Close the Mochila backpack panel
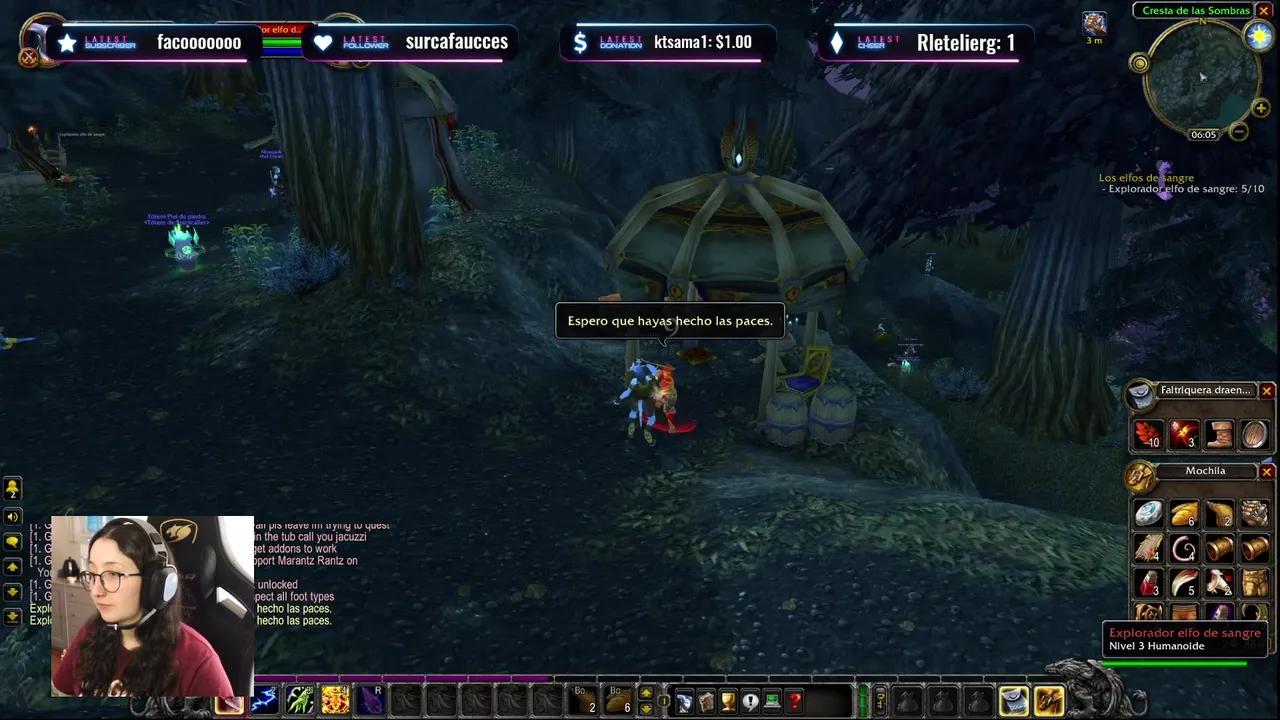This screenshot has height=720, width=1280. (x=1267, y=470)
